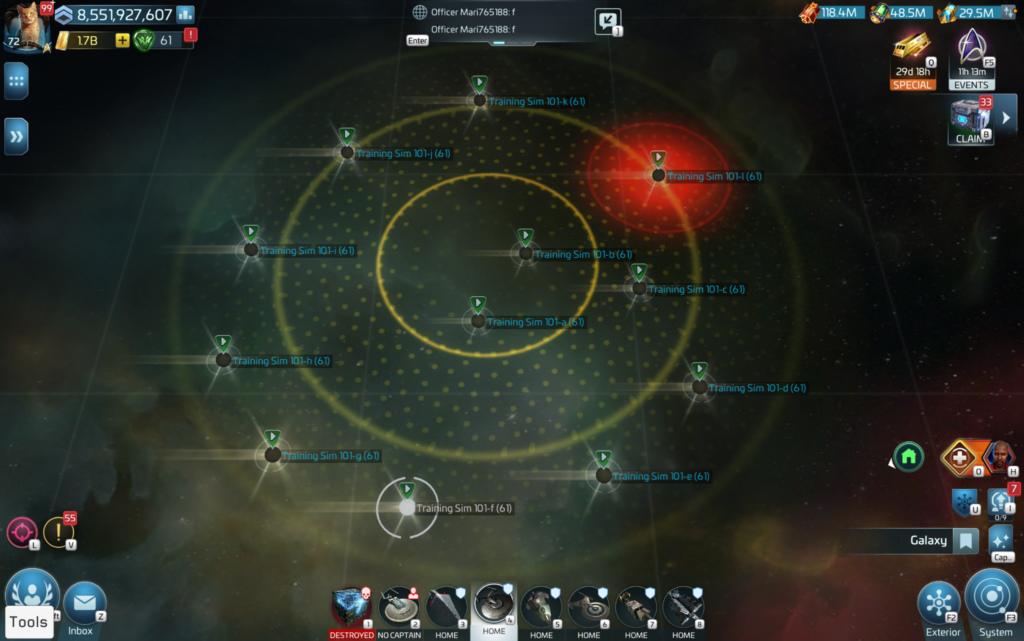Select Training Sim 101-a node
This screenshot has width=1024, height=641.
point(478,321)
